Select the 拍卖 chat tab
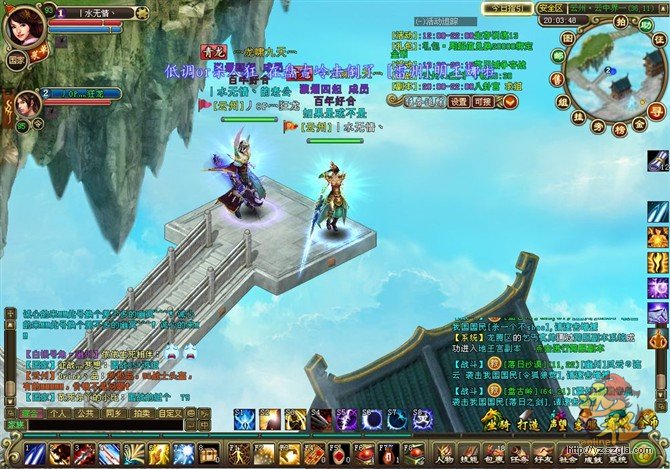670x469 pixels. 141,412
